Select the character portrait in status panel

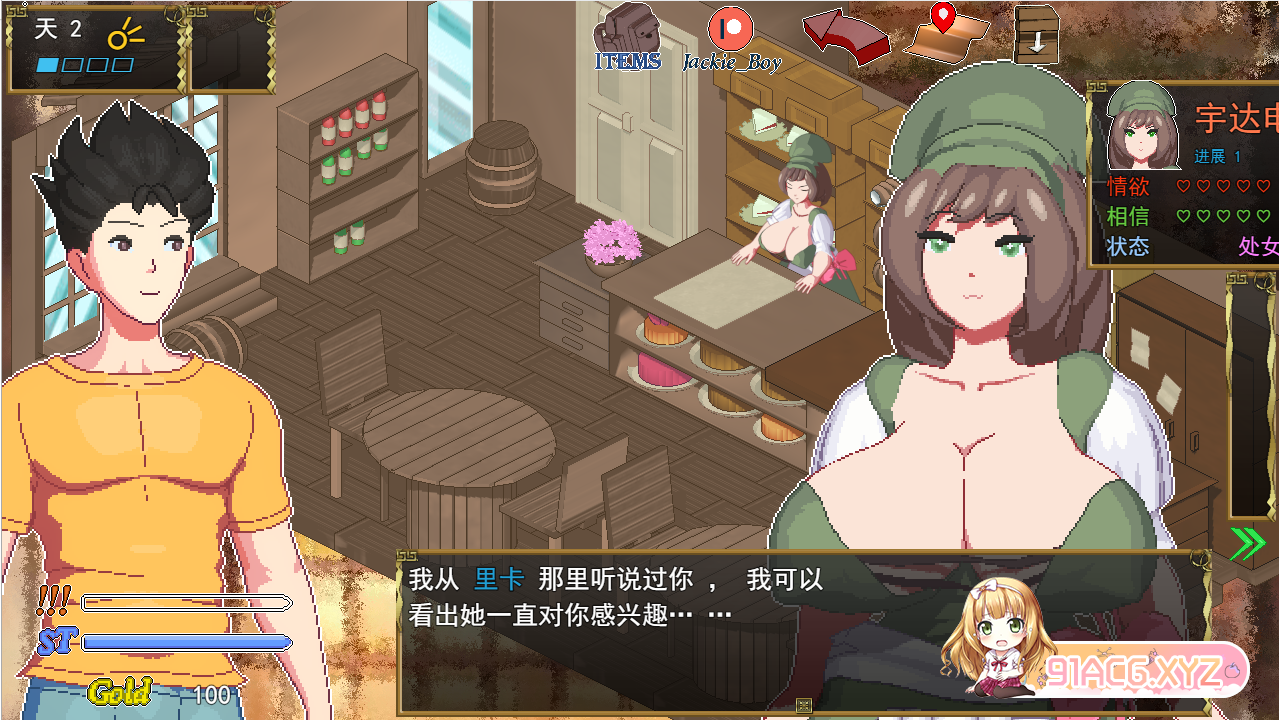coord(1139,125)
